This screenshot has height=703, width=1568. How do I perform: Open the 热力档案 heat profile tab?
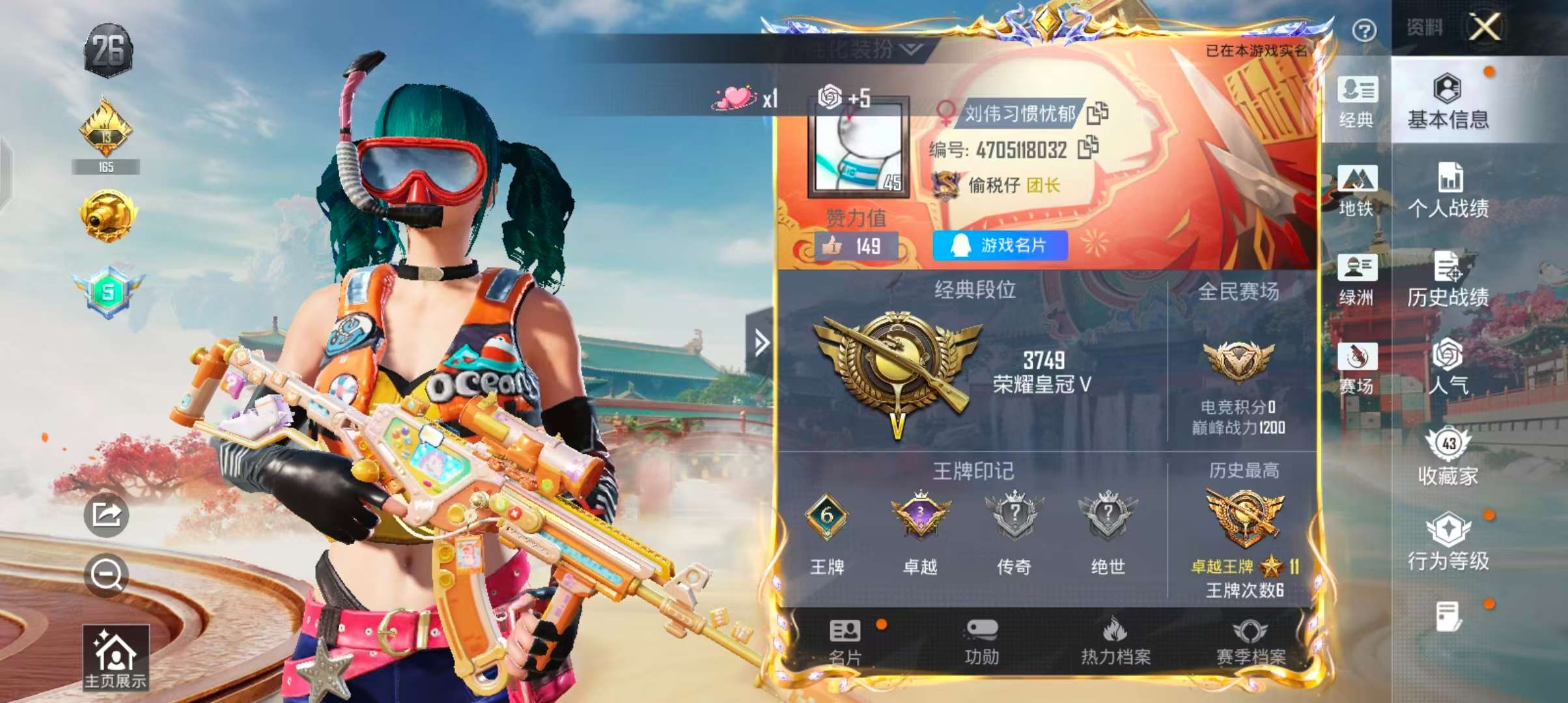click(1115, 642)
